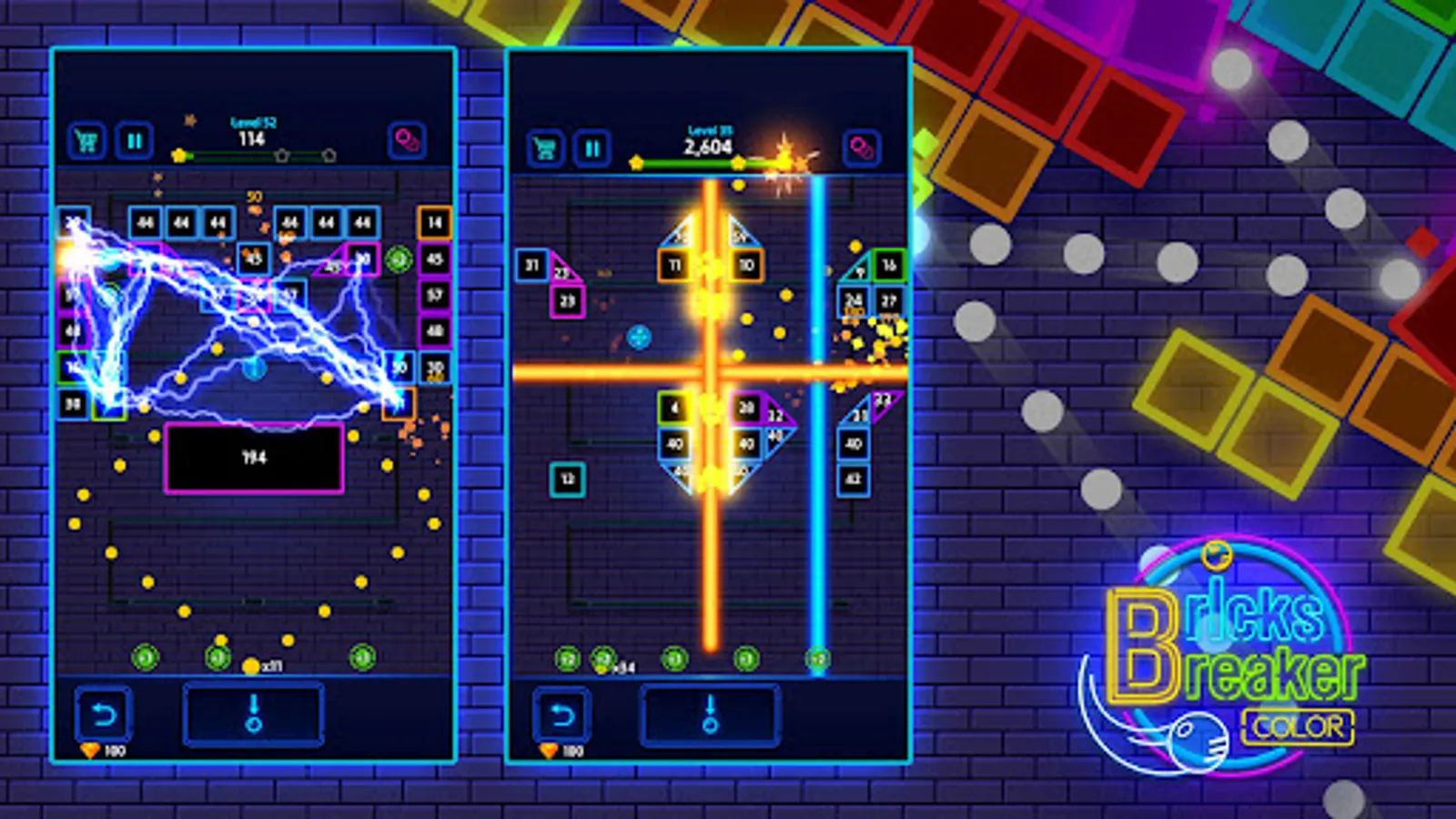Open the shop cart on the right panel

pos(546,146)
